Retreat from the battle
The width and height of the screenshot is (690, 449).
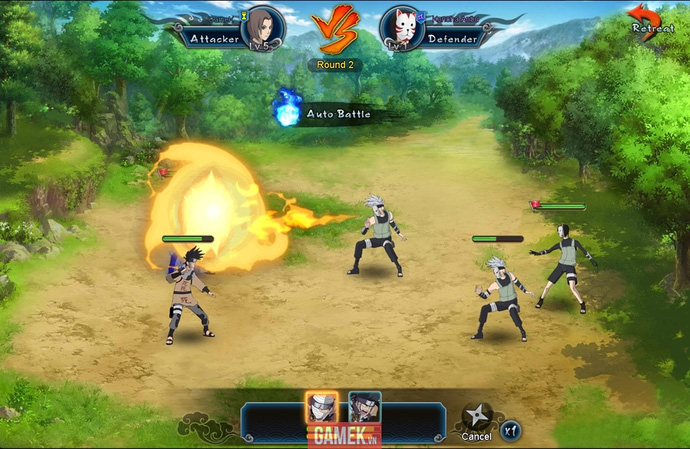[645, 18]
